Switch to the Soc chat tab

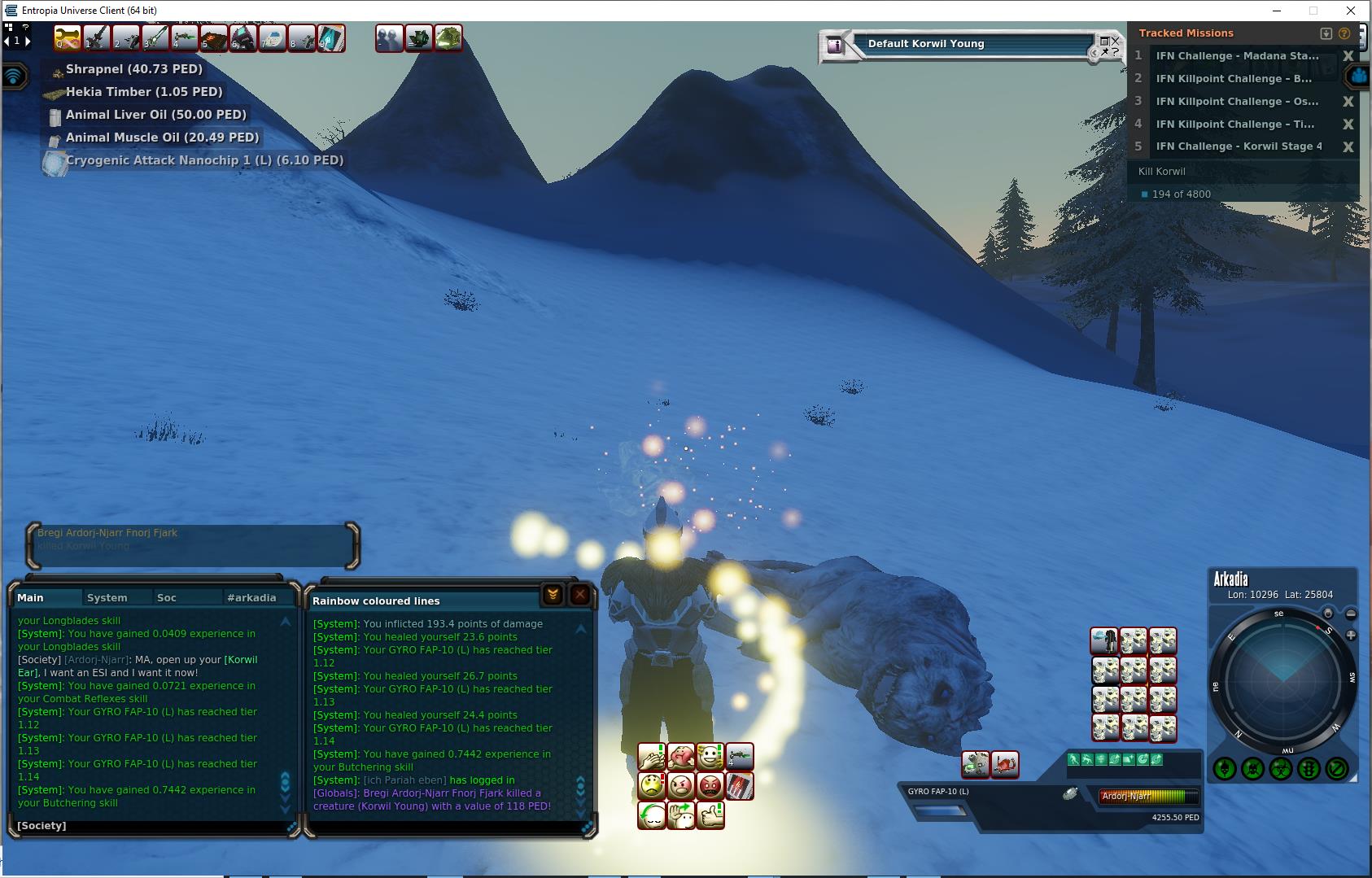coord(167,597)
